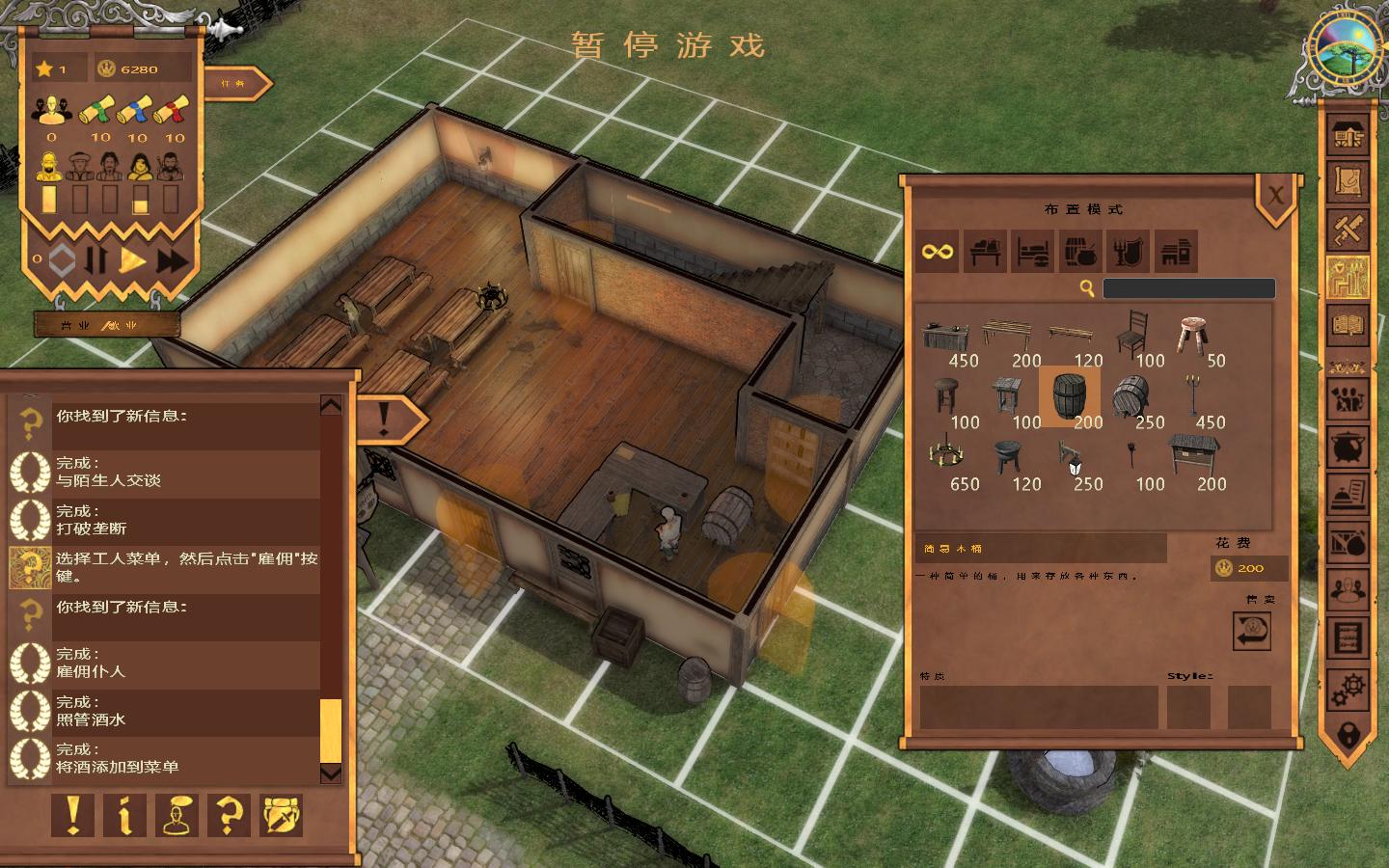Pick the wooden chair costing 100
This screenshot has height=868, width=1389.
(1131, 334)
